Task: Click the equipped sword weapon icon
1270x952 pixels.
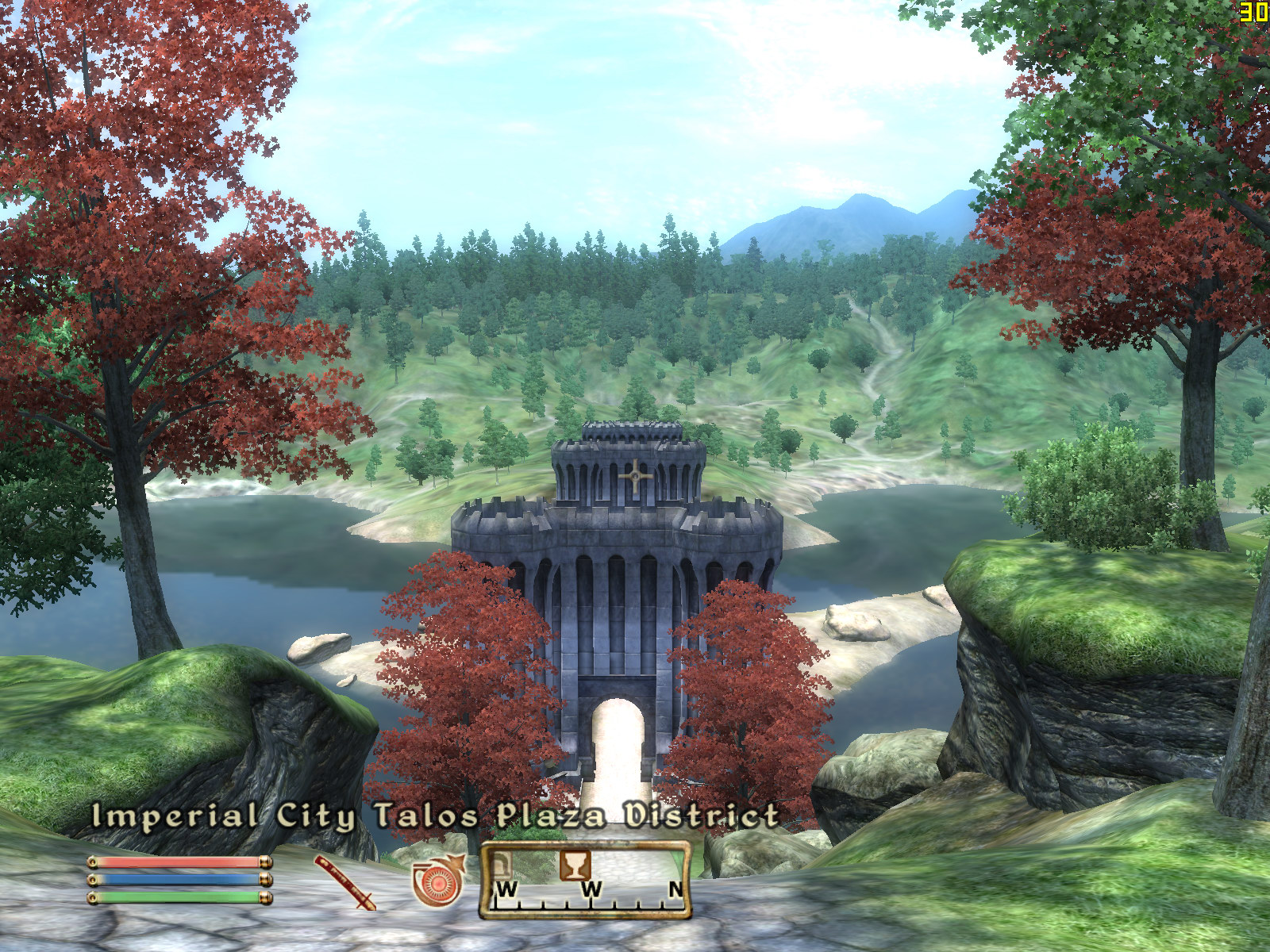Action: (x=343, y=881)
